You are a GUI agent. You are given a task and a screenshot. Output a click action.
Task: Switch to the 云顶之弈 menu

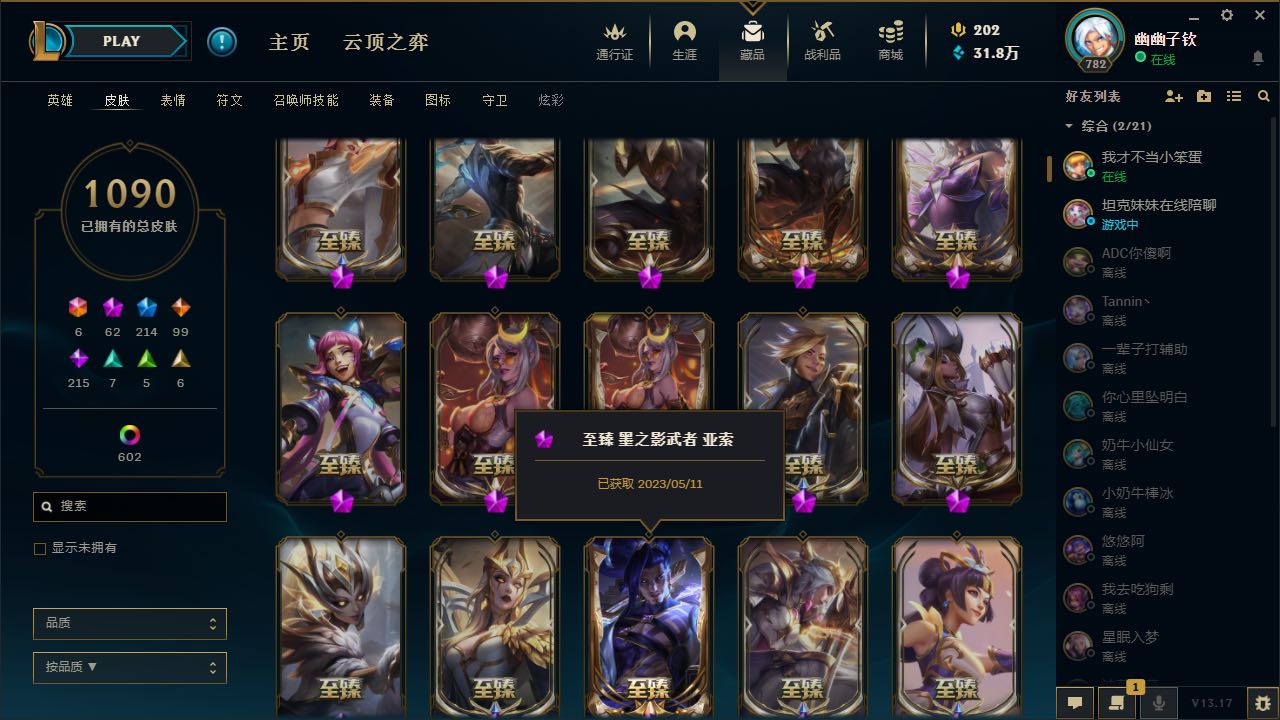[x=385, y=43]
